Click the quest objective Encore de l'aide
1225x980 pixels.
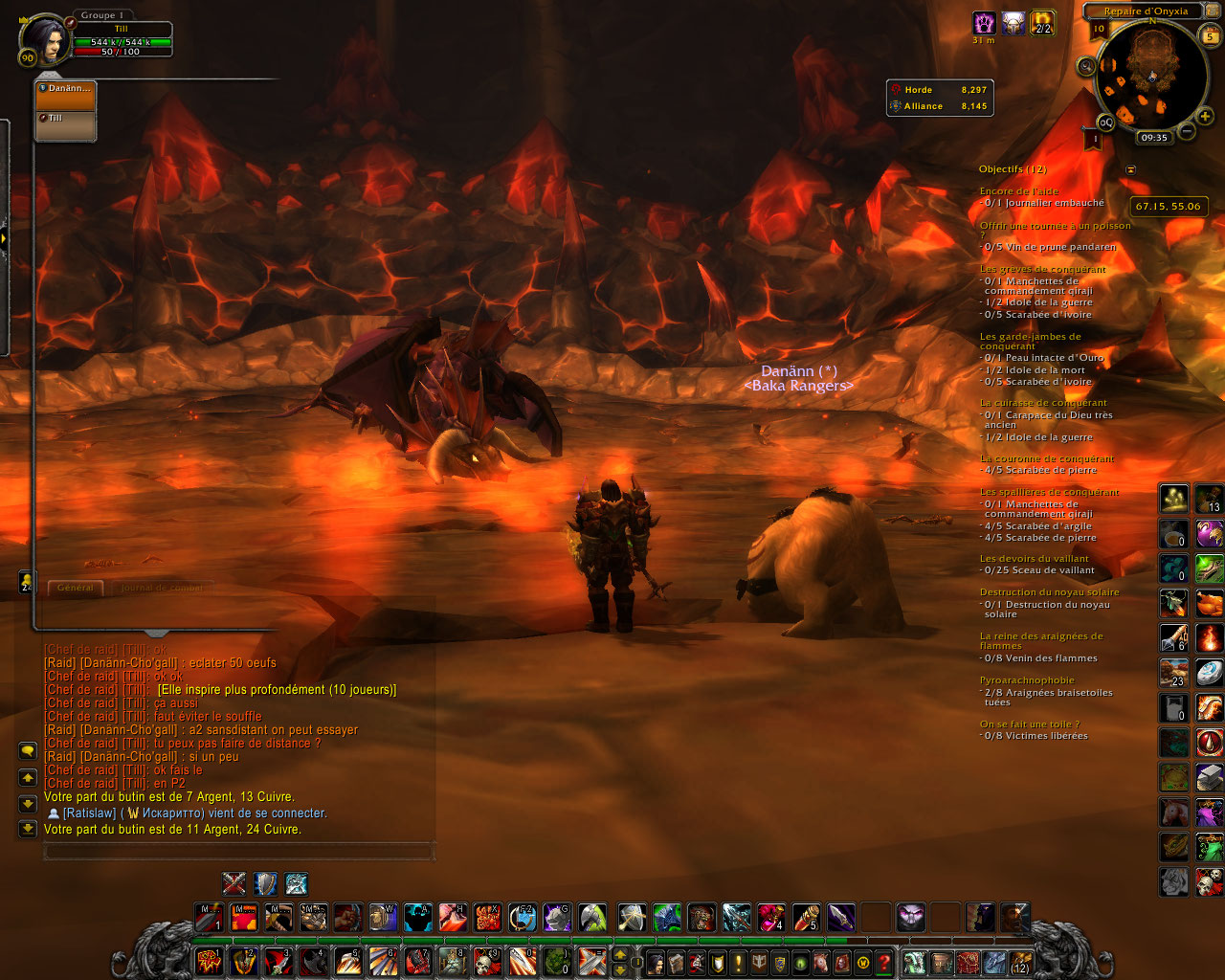[1018, 191]
